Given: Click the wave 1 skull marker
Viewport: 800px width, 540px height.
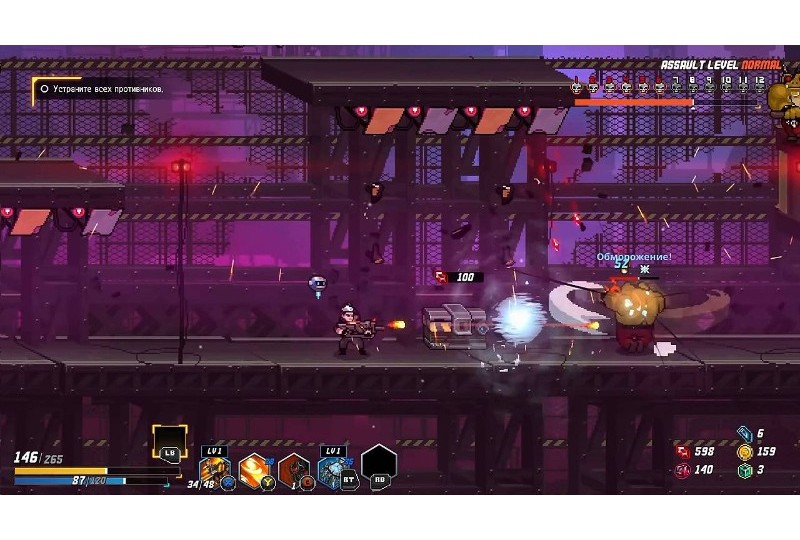Looking at the screenshot, I should tap(577, 87).
